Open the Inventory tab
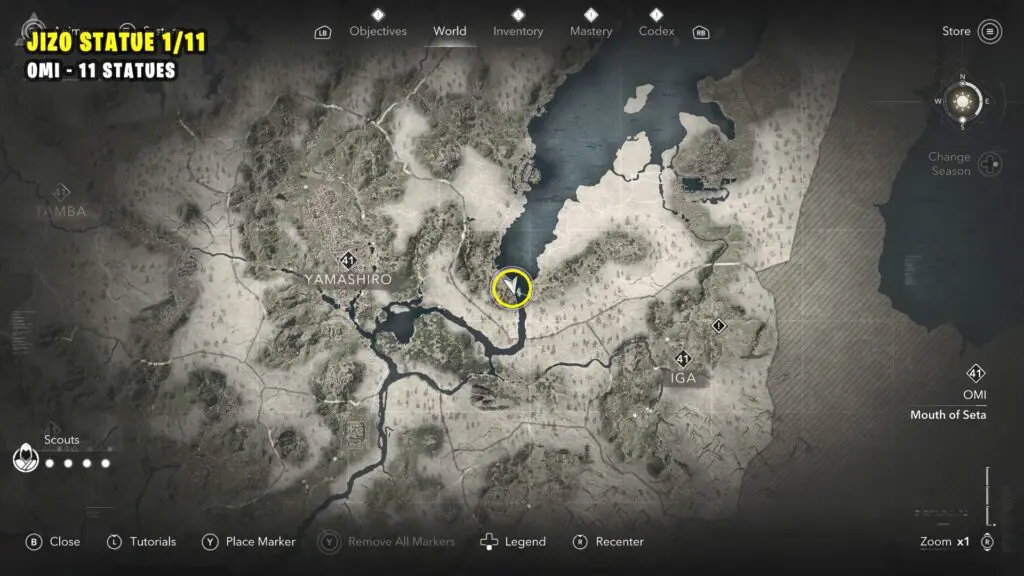The height and width of the screenshot is (576, 1024). [x=518, y=31]
